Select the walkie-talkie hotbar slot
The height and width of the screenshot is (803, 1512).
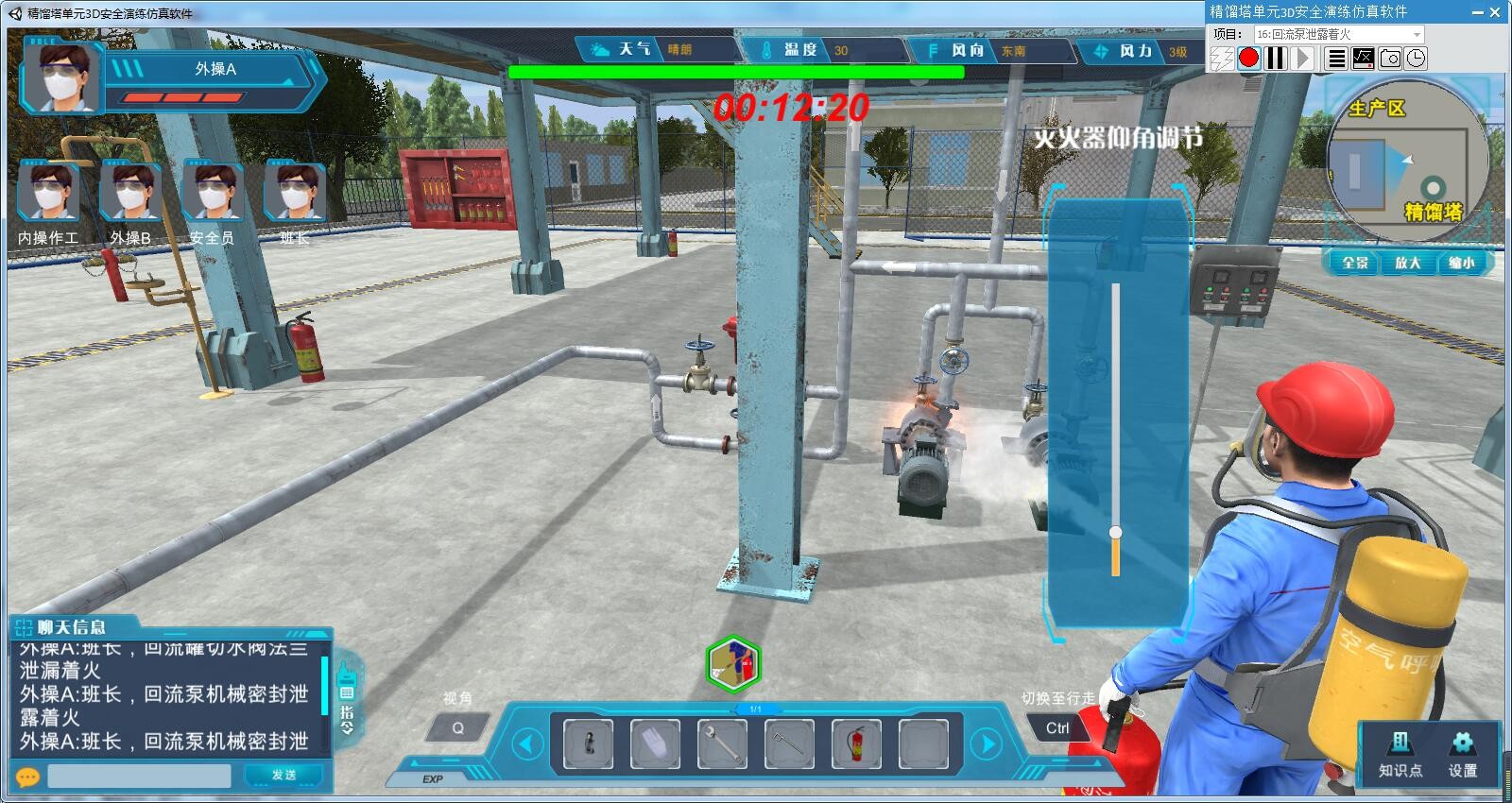pyautogui.click(x=588, y=743)
